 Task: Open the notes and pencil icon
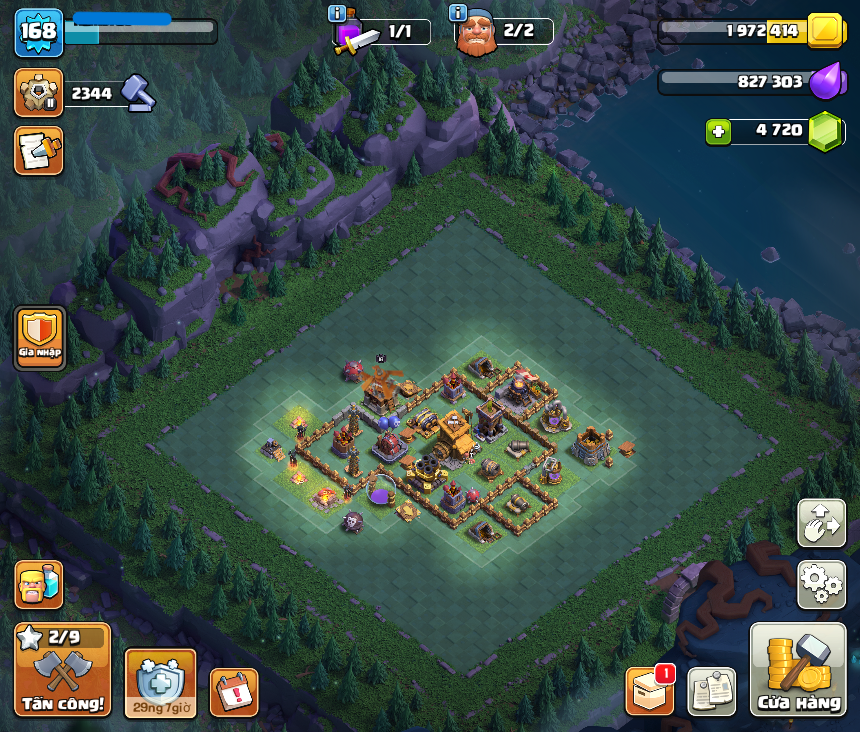(x=39, y=150)
